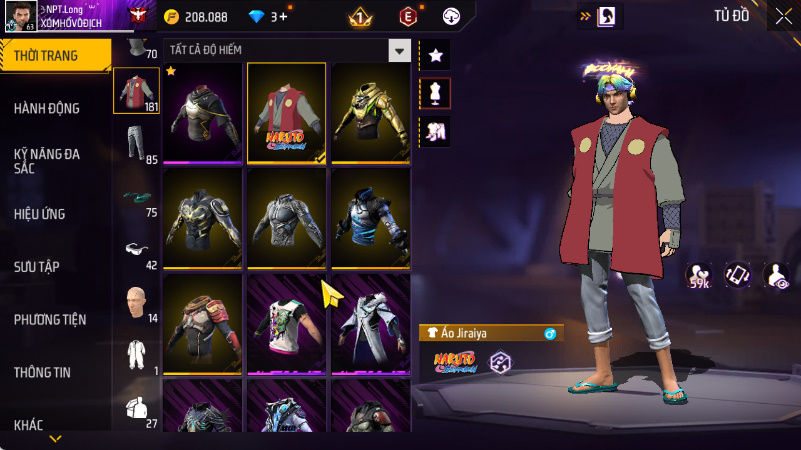Select the Thời Trang tab

click(46, 56)
